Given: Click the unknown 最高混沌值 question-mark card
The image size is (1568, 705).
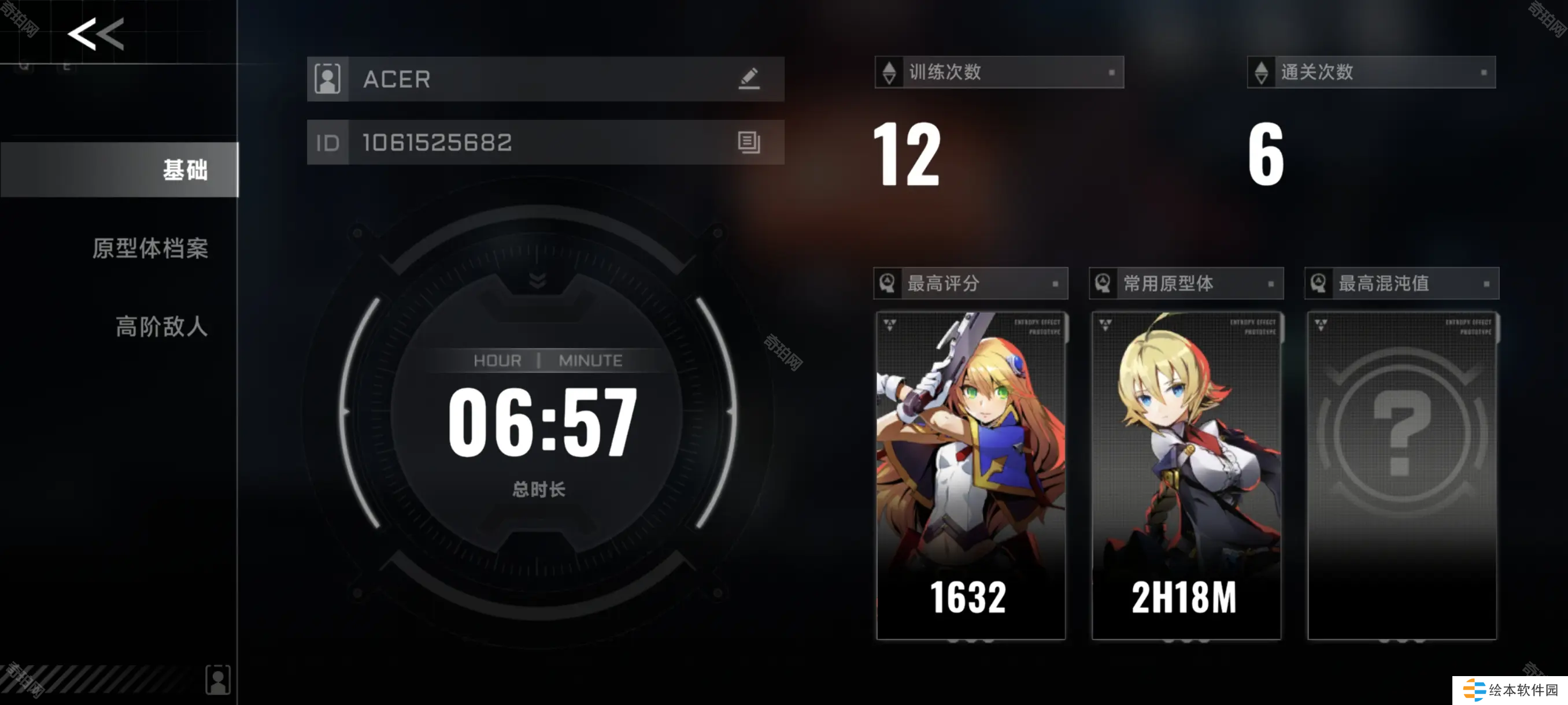Looking at the screenshot, I should point(1402,475).
